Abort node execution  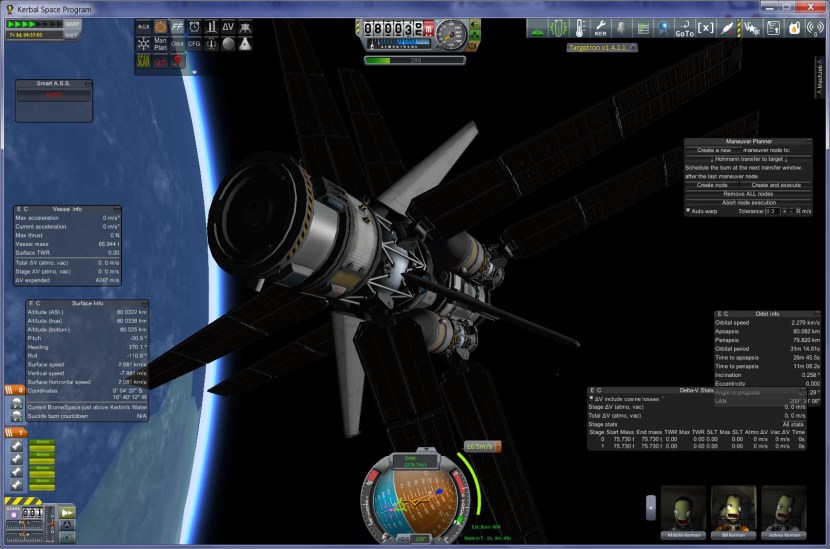(x=747, y=202)
